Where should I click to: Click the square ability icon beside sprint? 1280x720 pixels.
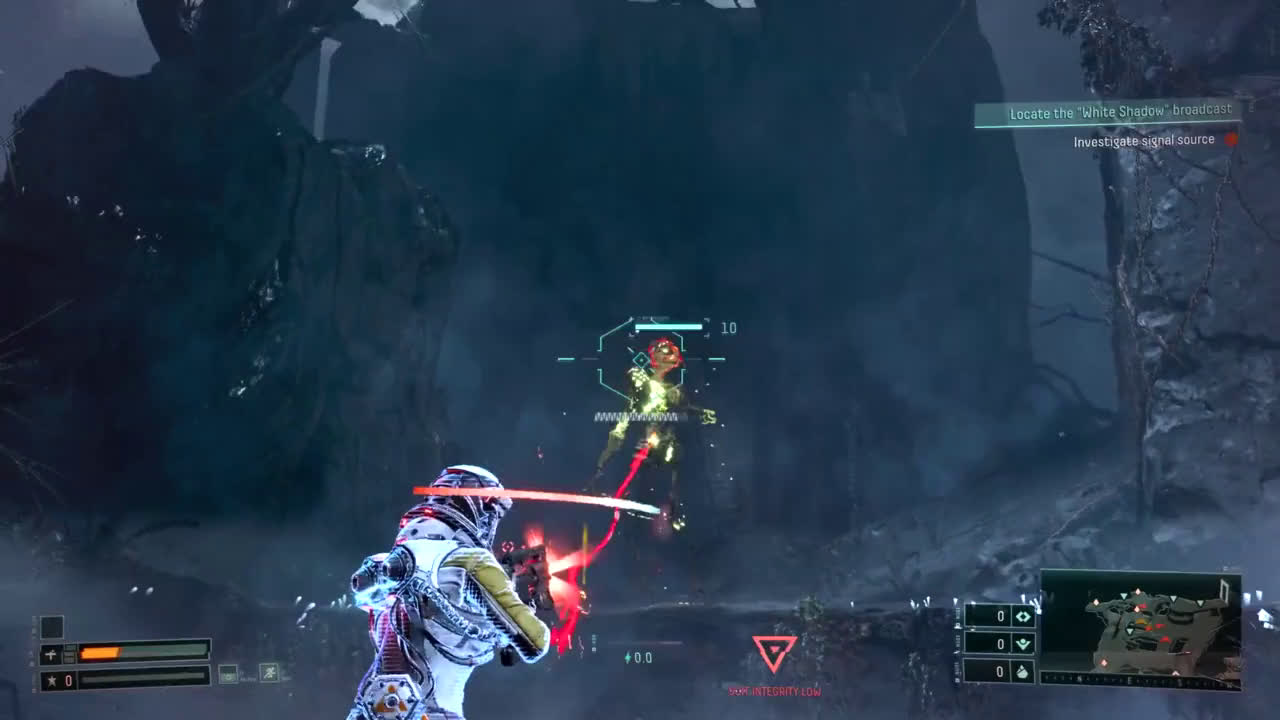229,673
